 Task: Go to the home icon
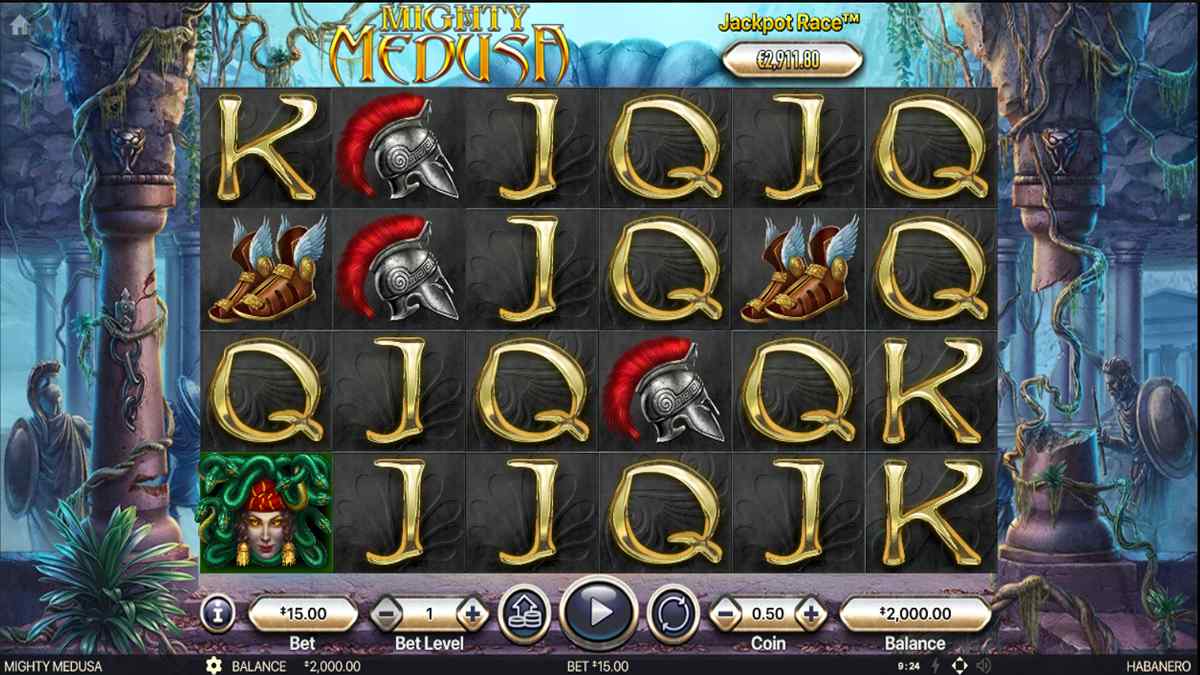17,26
